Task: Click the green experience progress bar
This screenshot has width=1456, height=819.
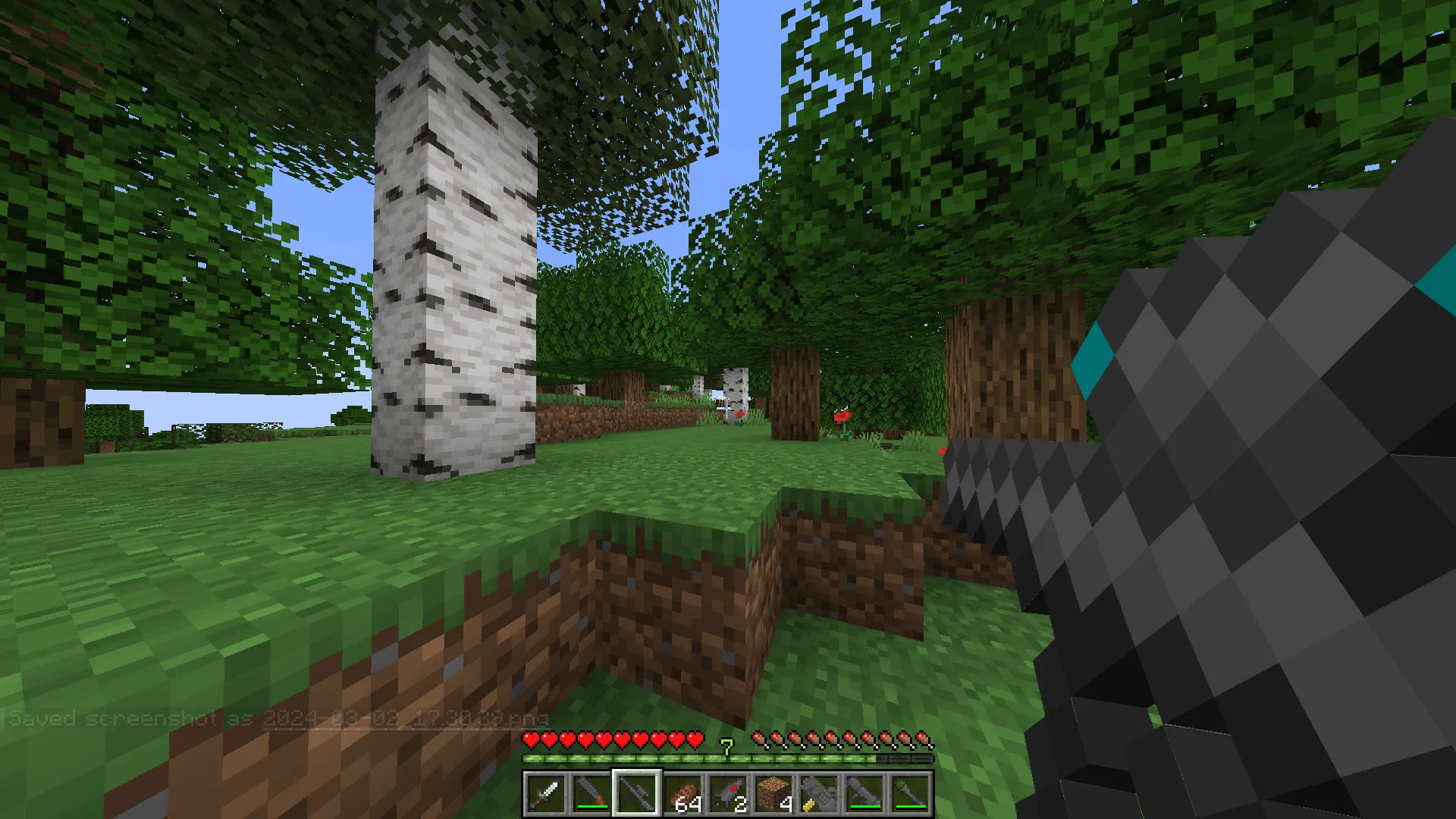Action: coord(645,758)
